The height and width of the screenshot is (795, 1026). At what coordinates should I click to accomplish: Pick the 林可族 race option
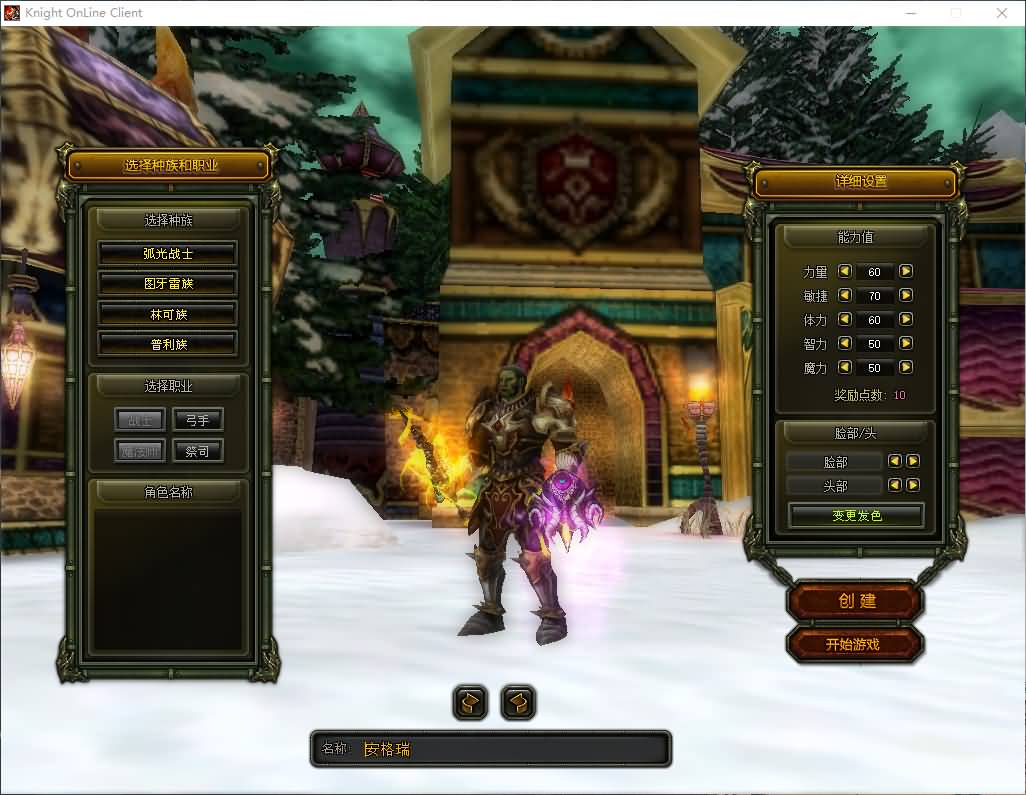[x=167, y=314]
